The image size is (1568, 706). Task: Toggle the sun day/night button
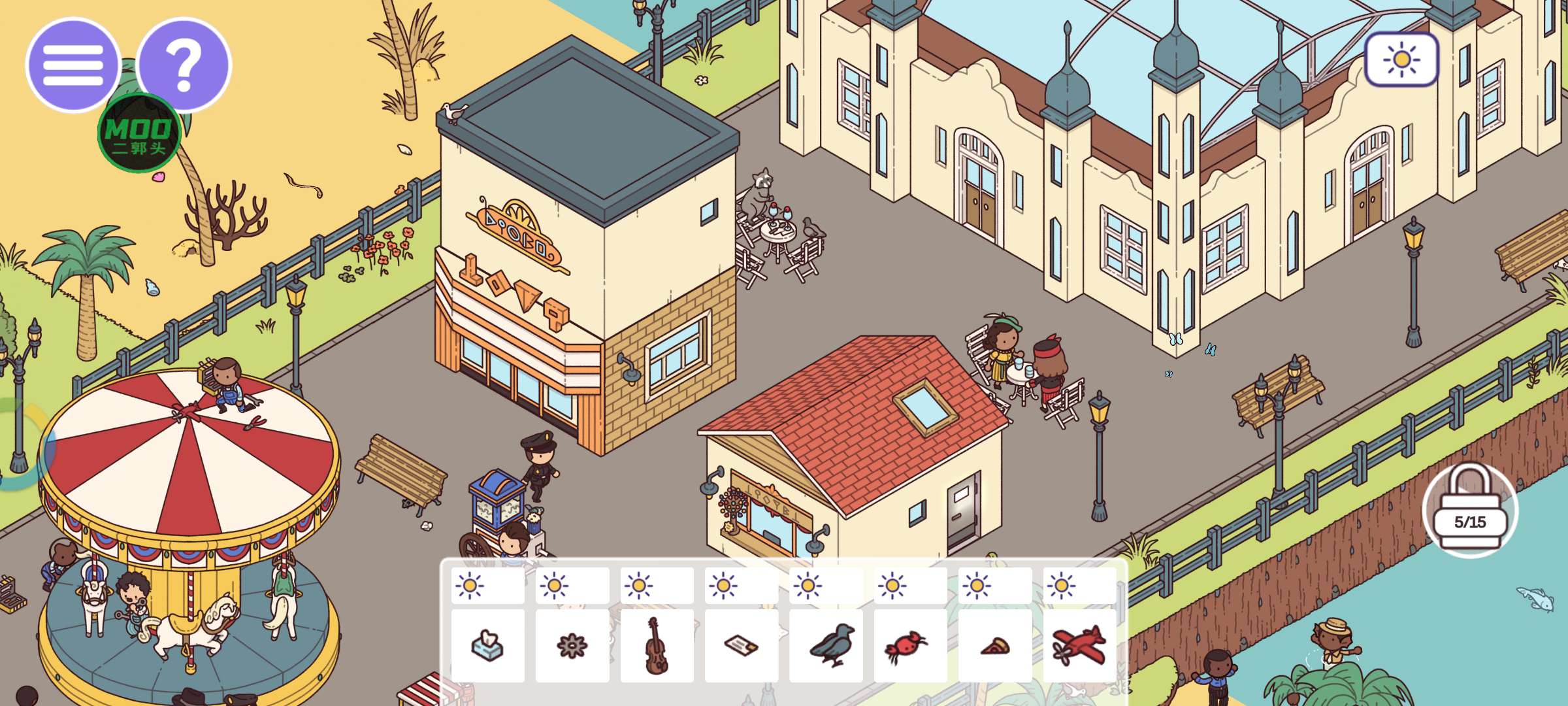point(1401,60)
